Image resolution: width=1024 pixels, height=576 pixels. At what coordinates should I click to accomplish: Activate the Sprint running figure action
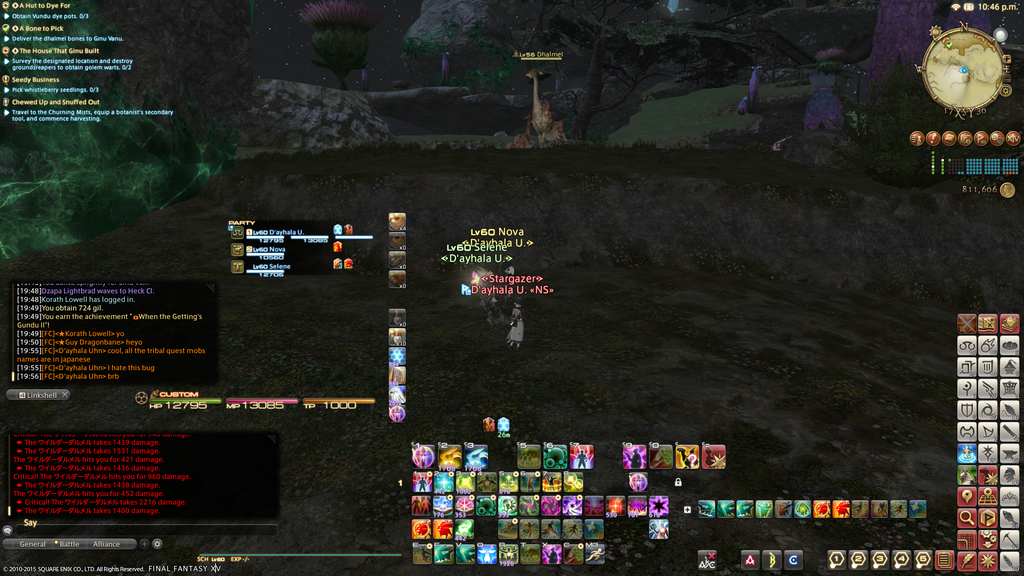(596, 553)
